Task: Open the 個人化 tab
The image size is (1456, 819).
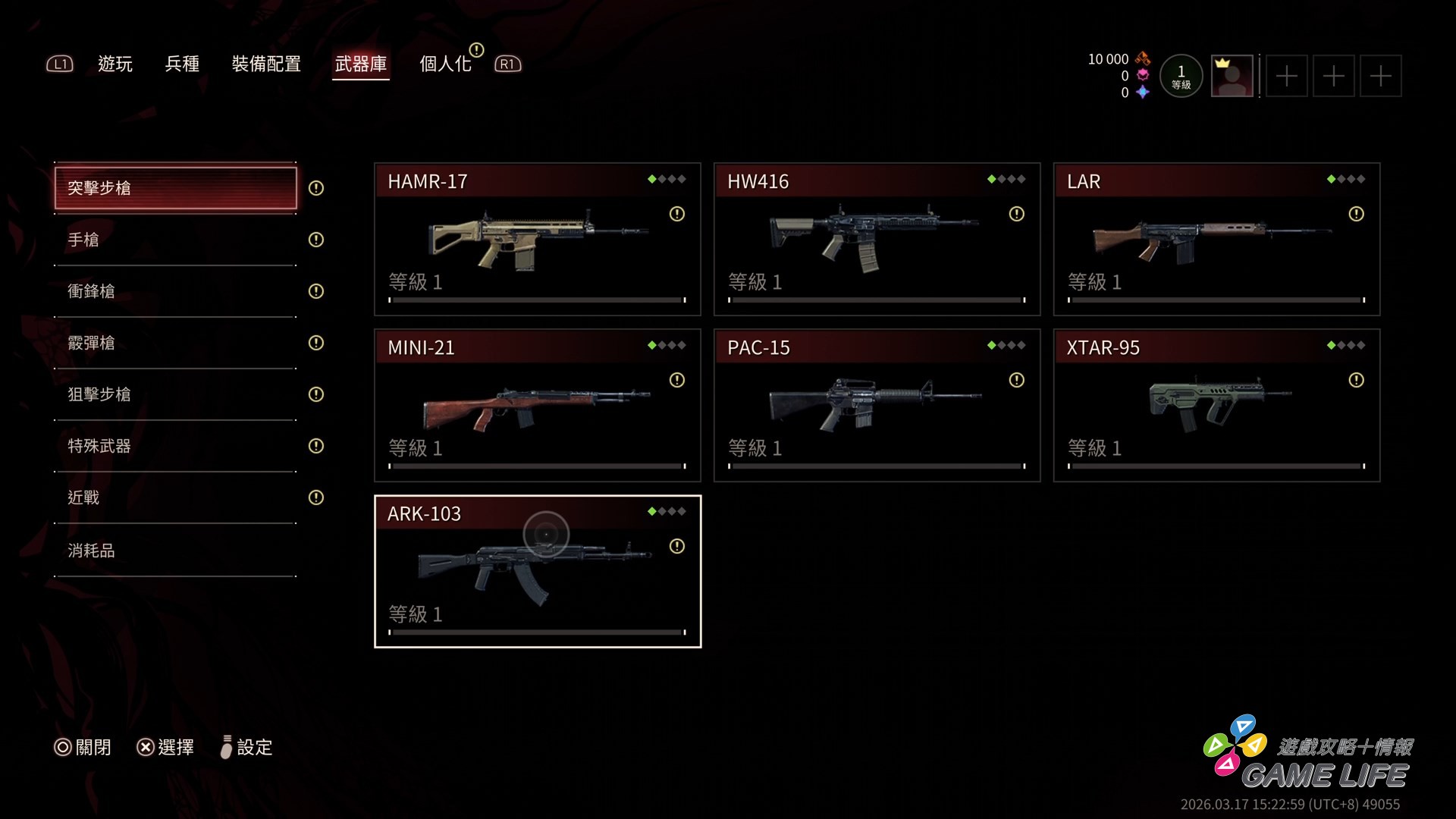Action: tap(446, 64)
